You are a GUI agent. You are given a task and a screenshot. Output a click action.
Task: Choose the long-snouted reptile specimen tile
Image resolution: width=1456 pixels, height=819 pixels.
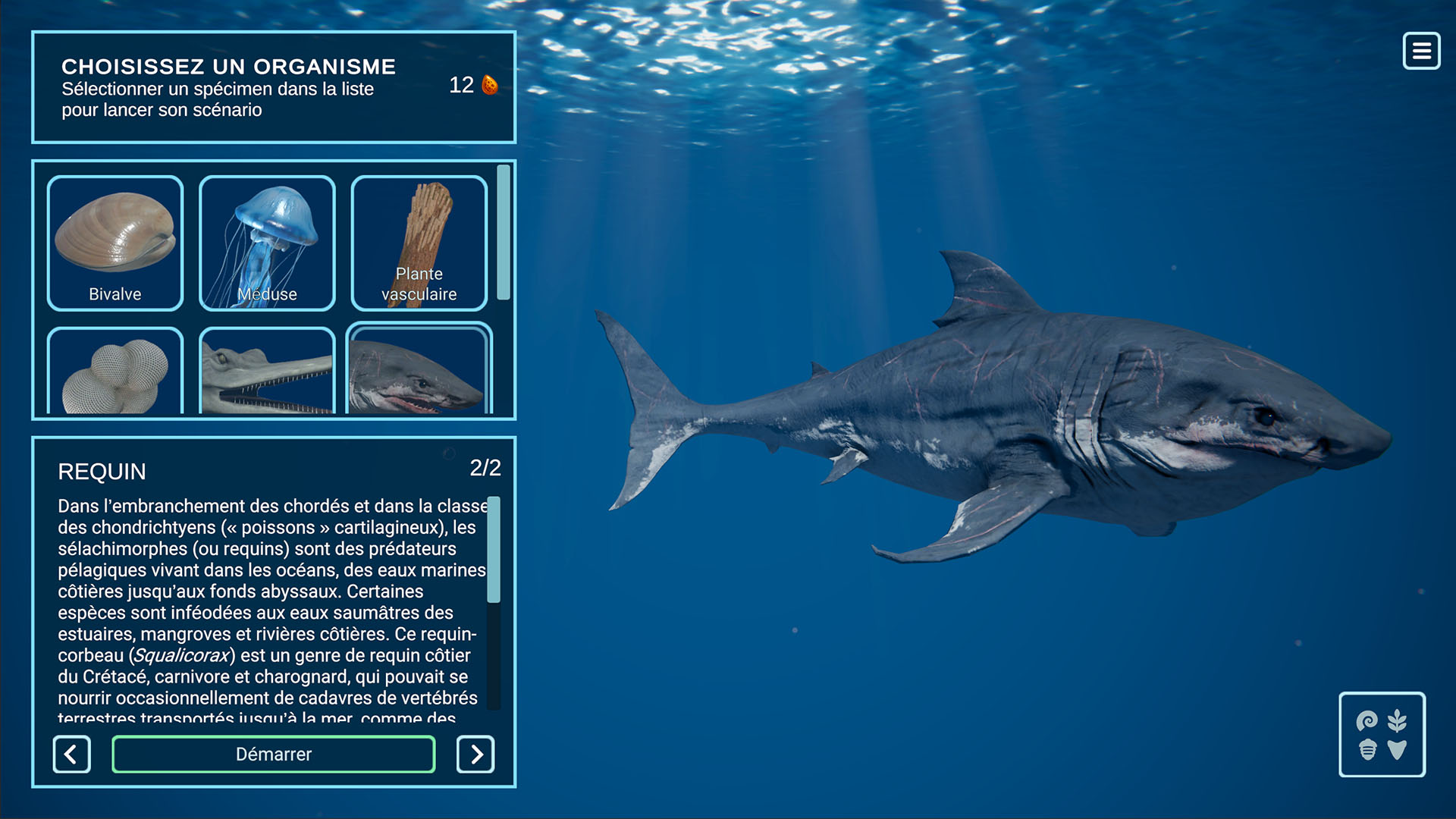coord(267,372)
